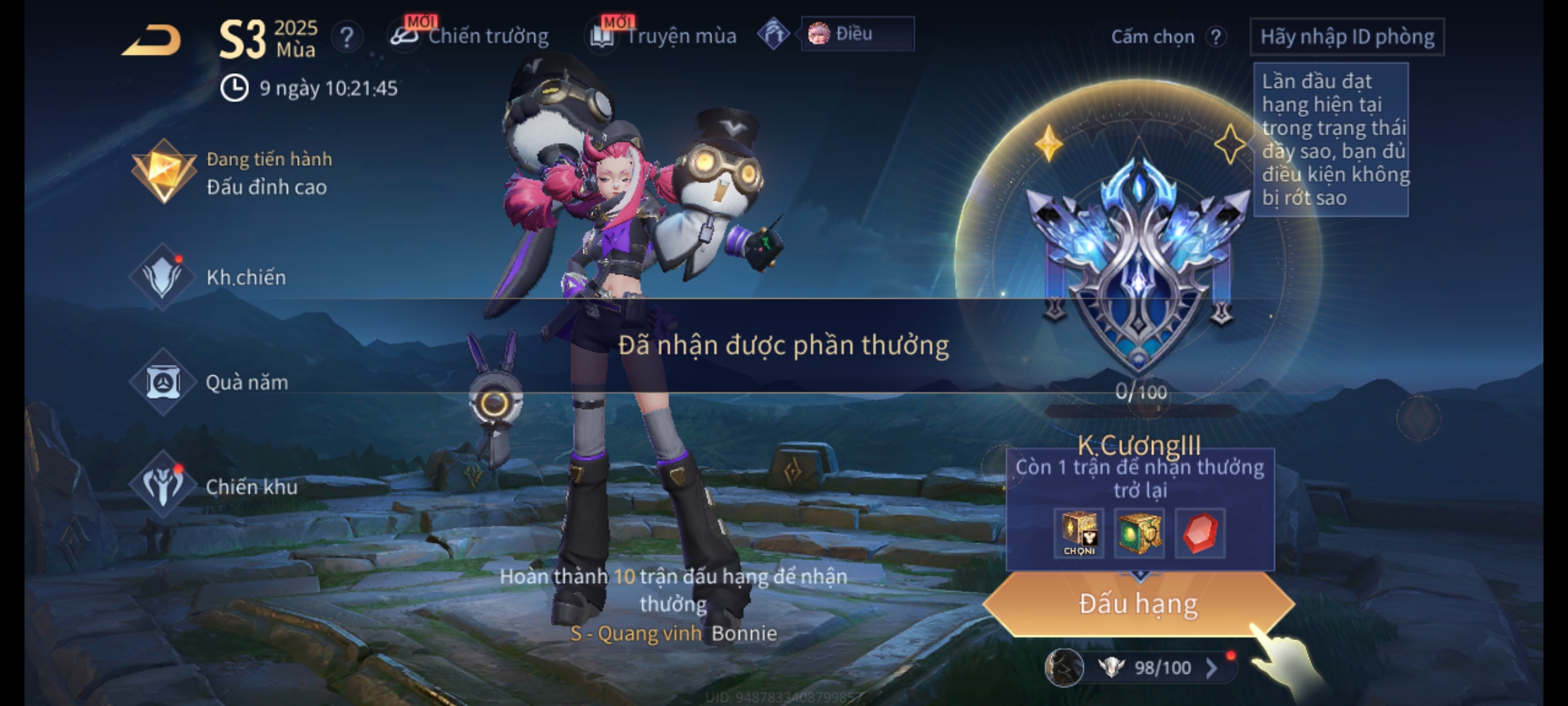Open Truyện mùa season story
The width and height of the screenshot is (1568, 706).
(x=664, y=36)
